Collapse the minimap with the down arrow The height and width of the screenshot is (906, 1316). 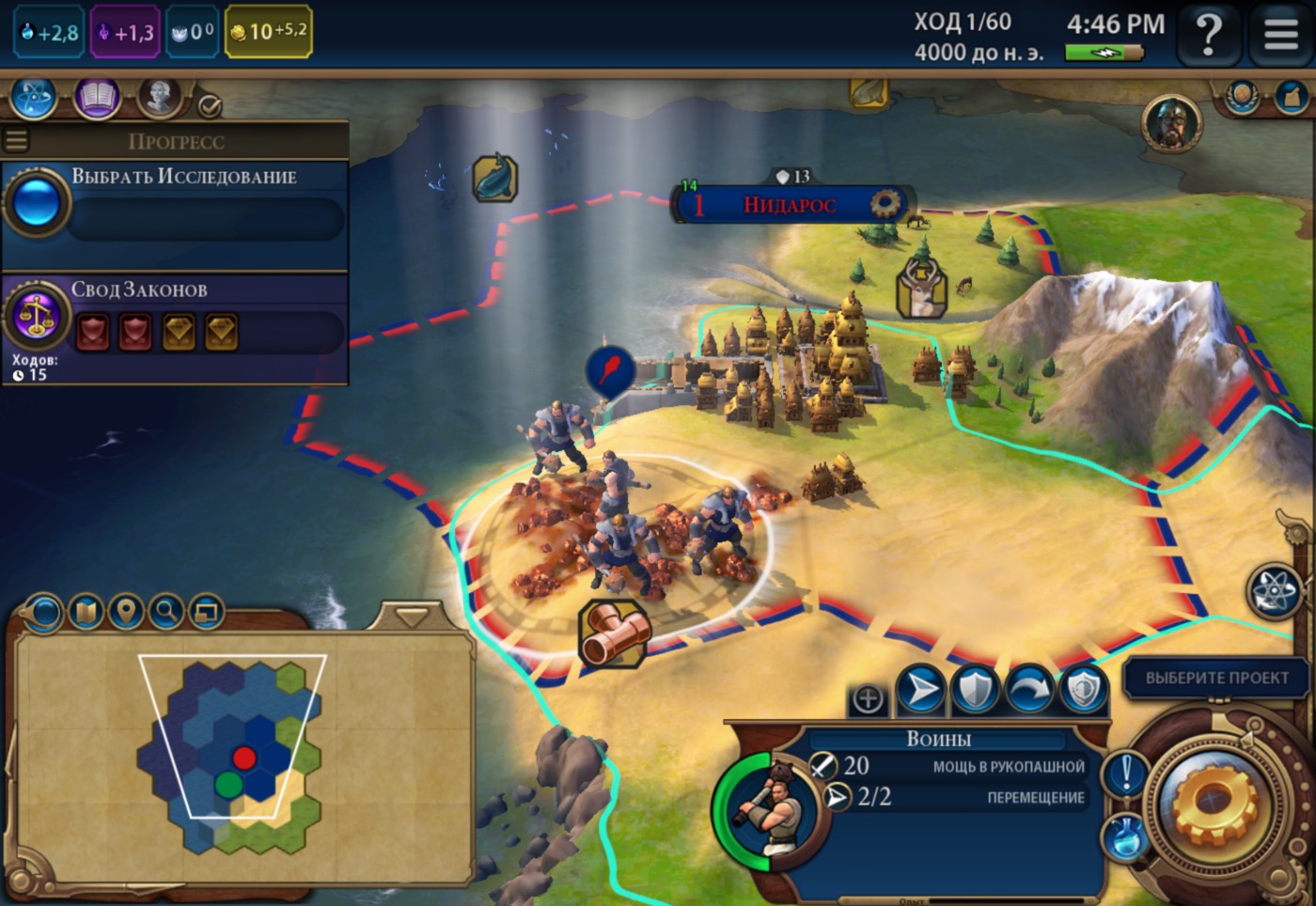pyautogui.click(x=411, y=617)
